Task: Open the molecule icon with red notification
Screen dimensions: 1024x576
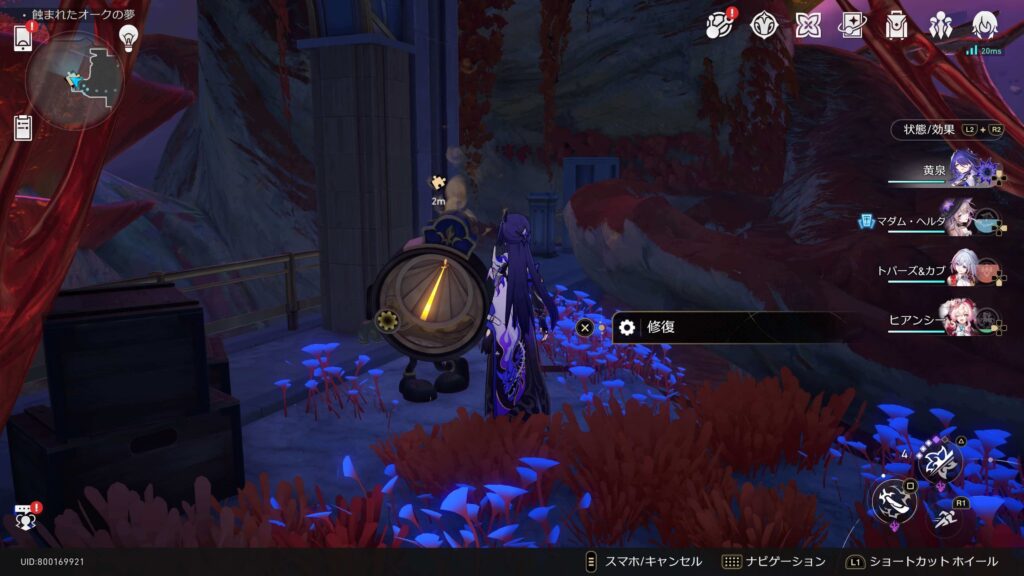Action: (719, 26)
